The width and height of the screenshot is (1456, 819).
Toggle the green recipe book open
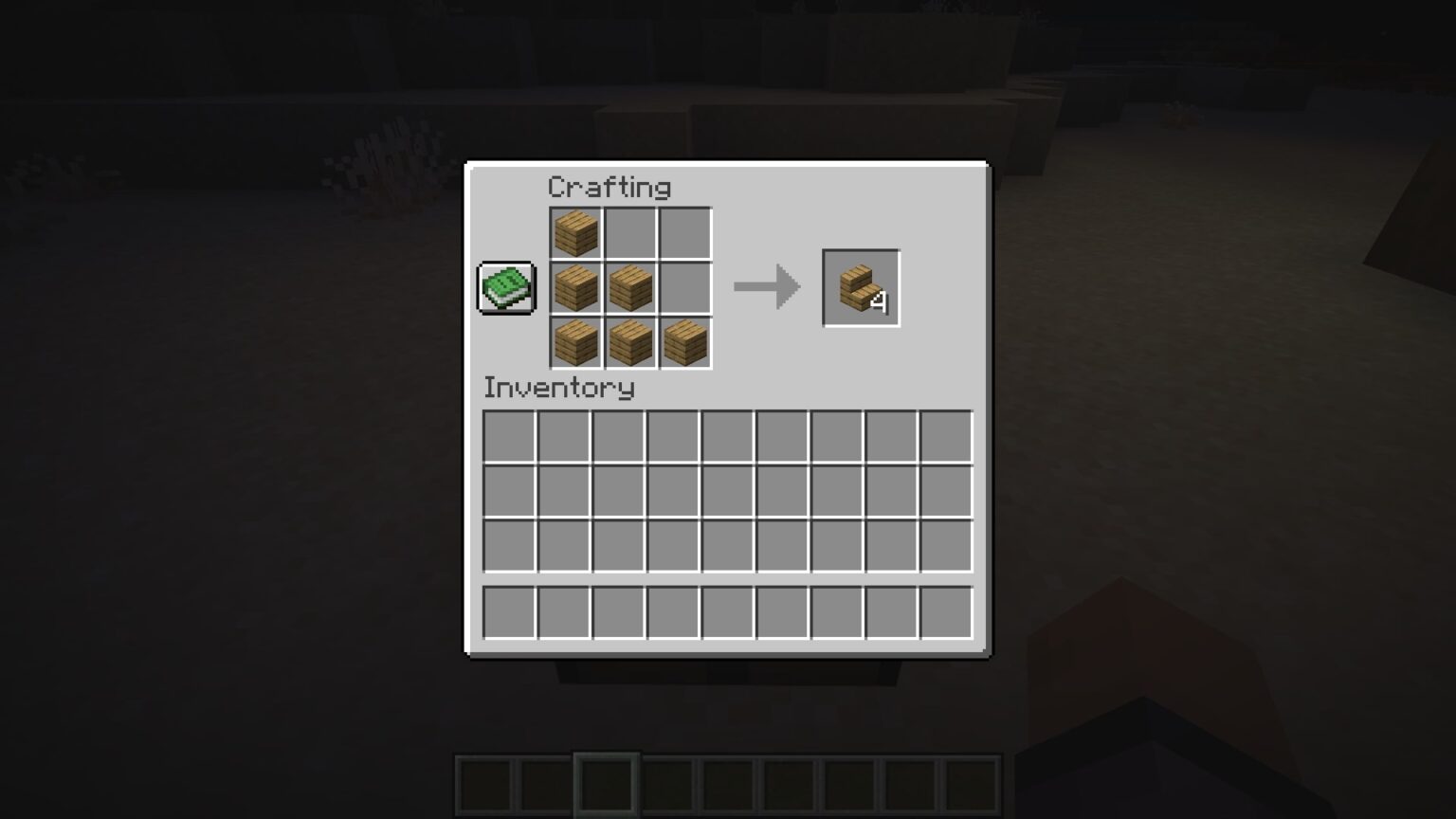point(506,286)
